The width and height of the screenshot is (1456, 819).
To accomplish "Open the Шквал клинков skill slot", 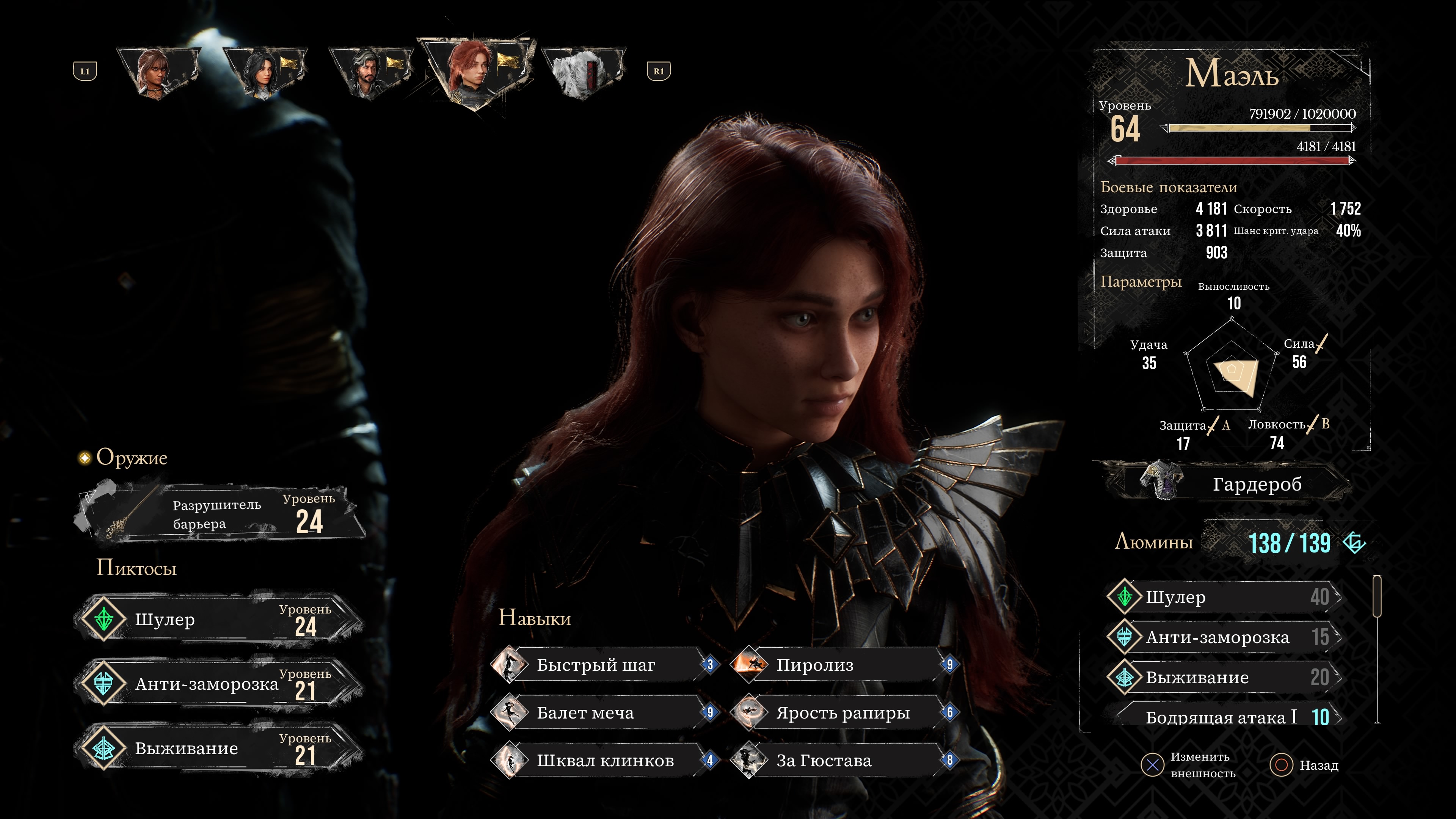I will pos(605,760).
